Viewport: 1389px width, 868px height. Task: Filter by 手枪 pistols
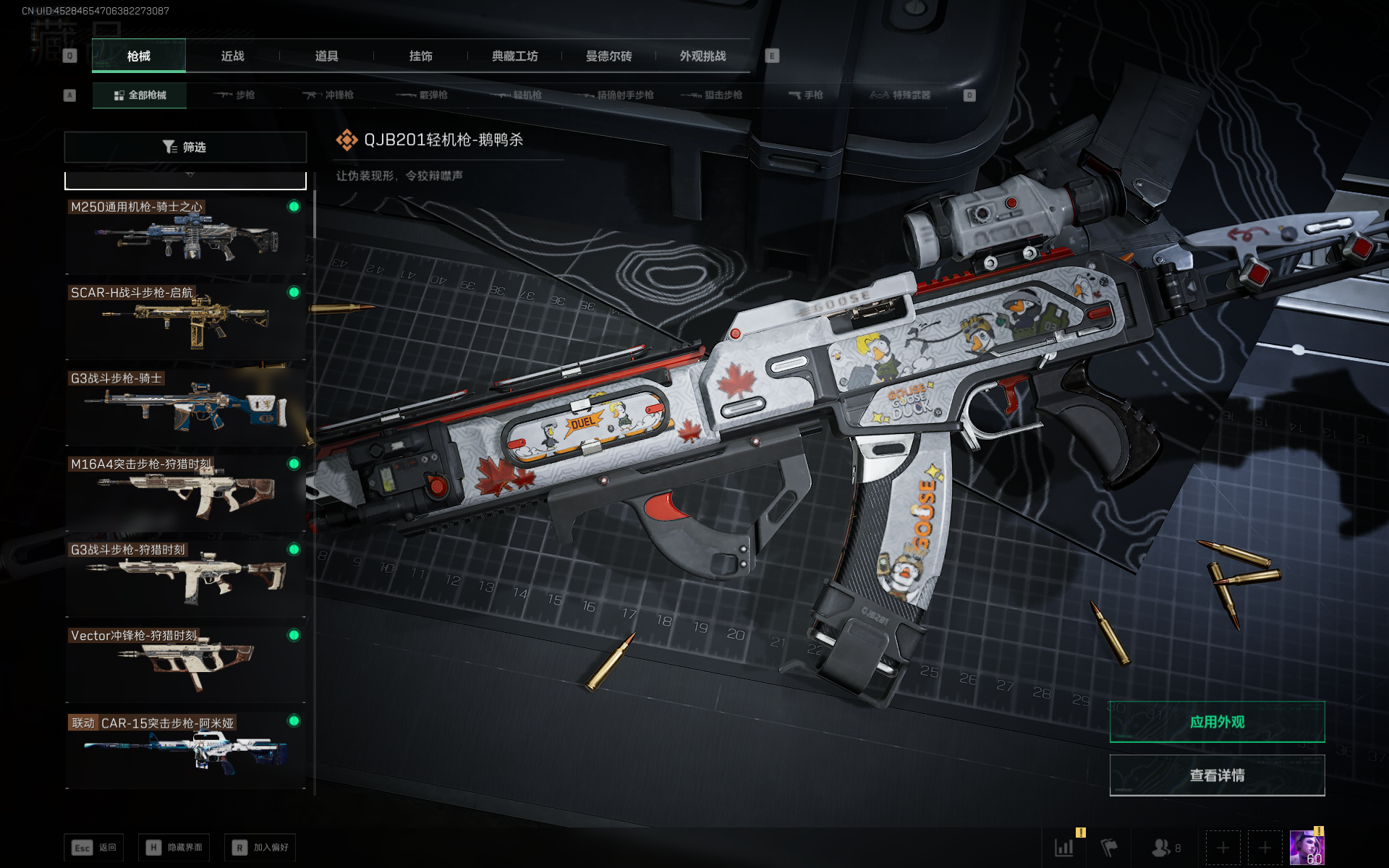pyautogui.click(x=805, y=95)
